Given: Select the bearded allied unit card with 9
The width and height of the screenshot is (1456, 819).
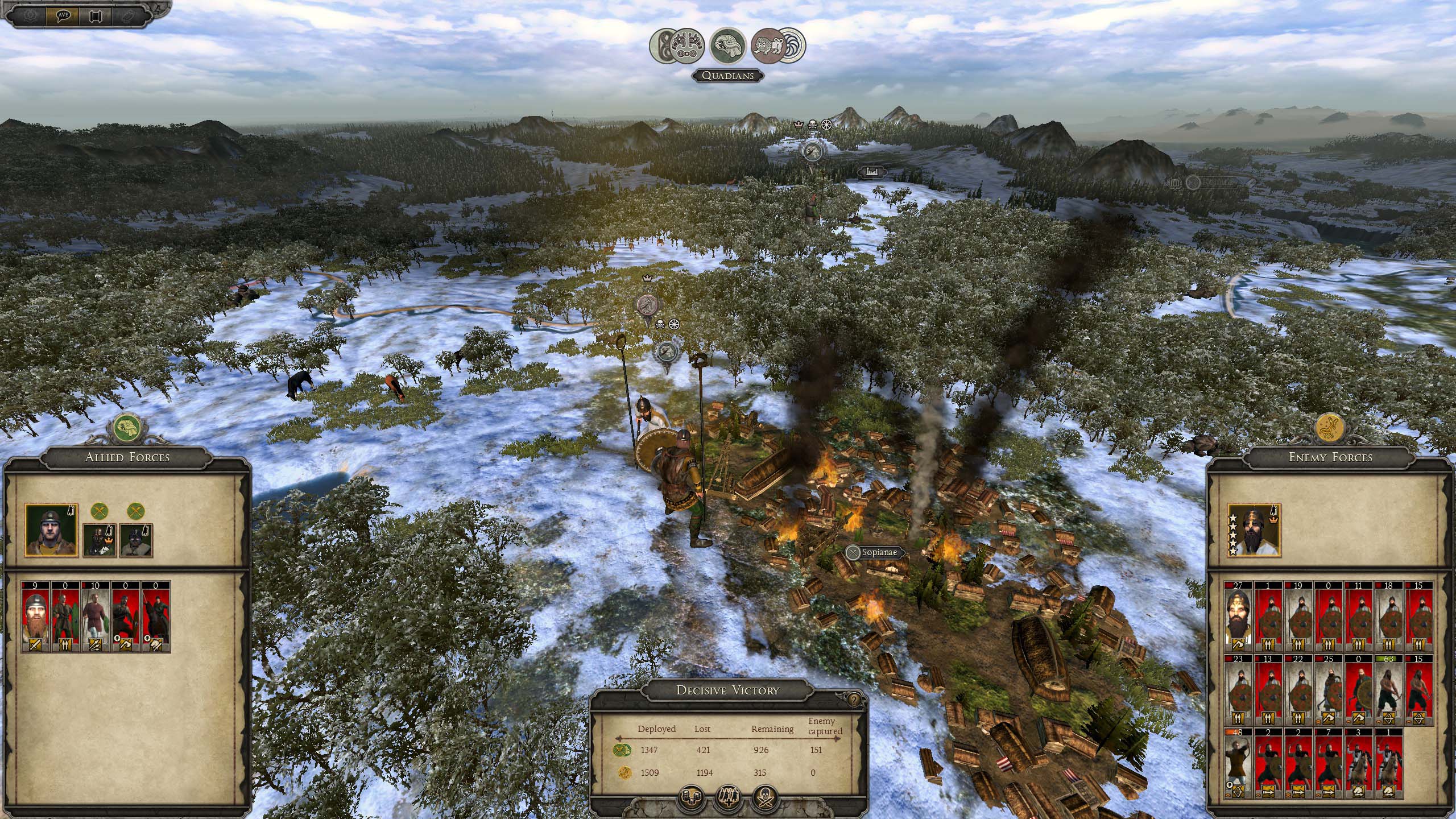Looking at the screenshot, I should point(36,617).
